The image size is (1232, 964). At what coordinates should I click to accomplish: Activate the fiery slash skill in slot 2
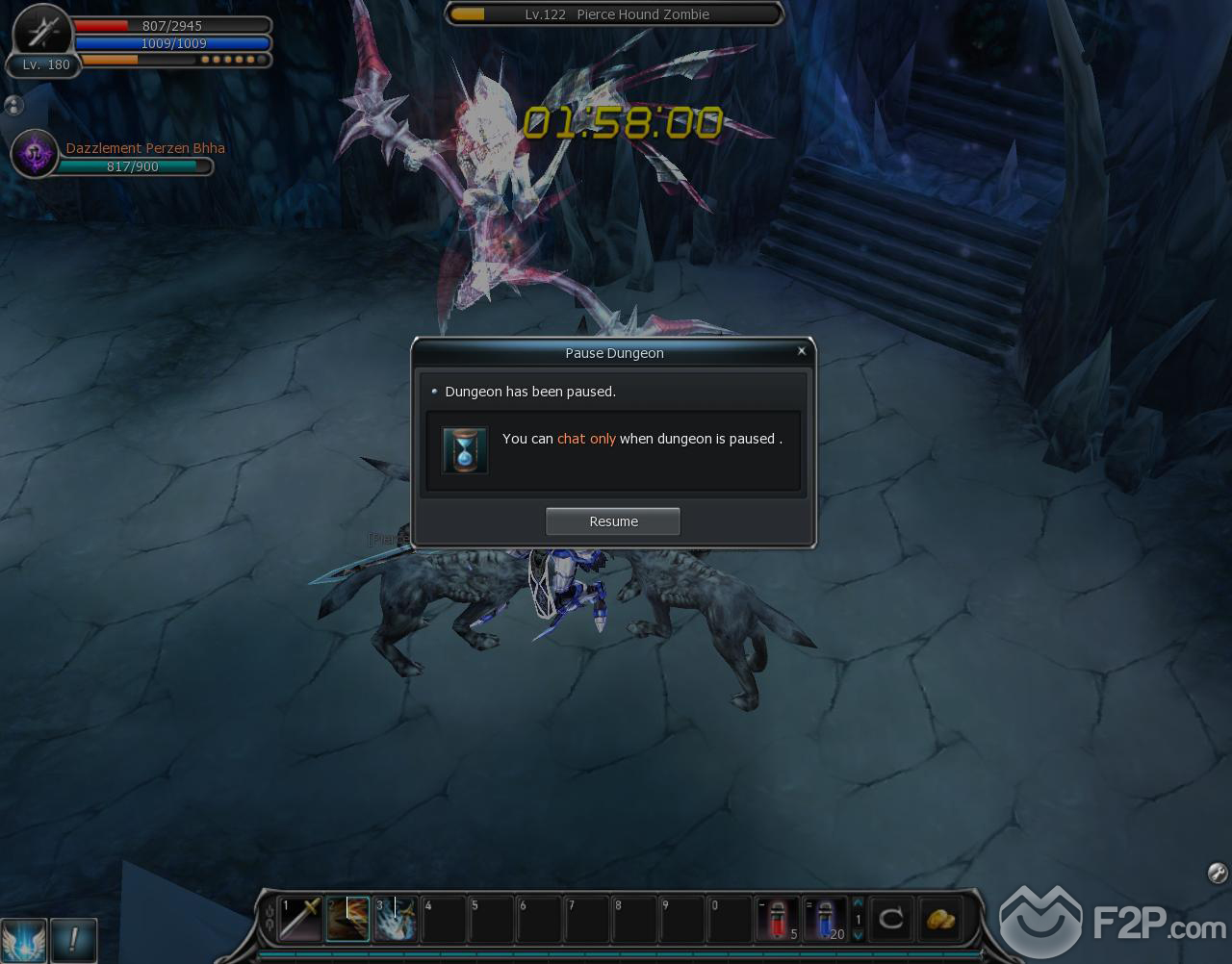tap(347, 919)
